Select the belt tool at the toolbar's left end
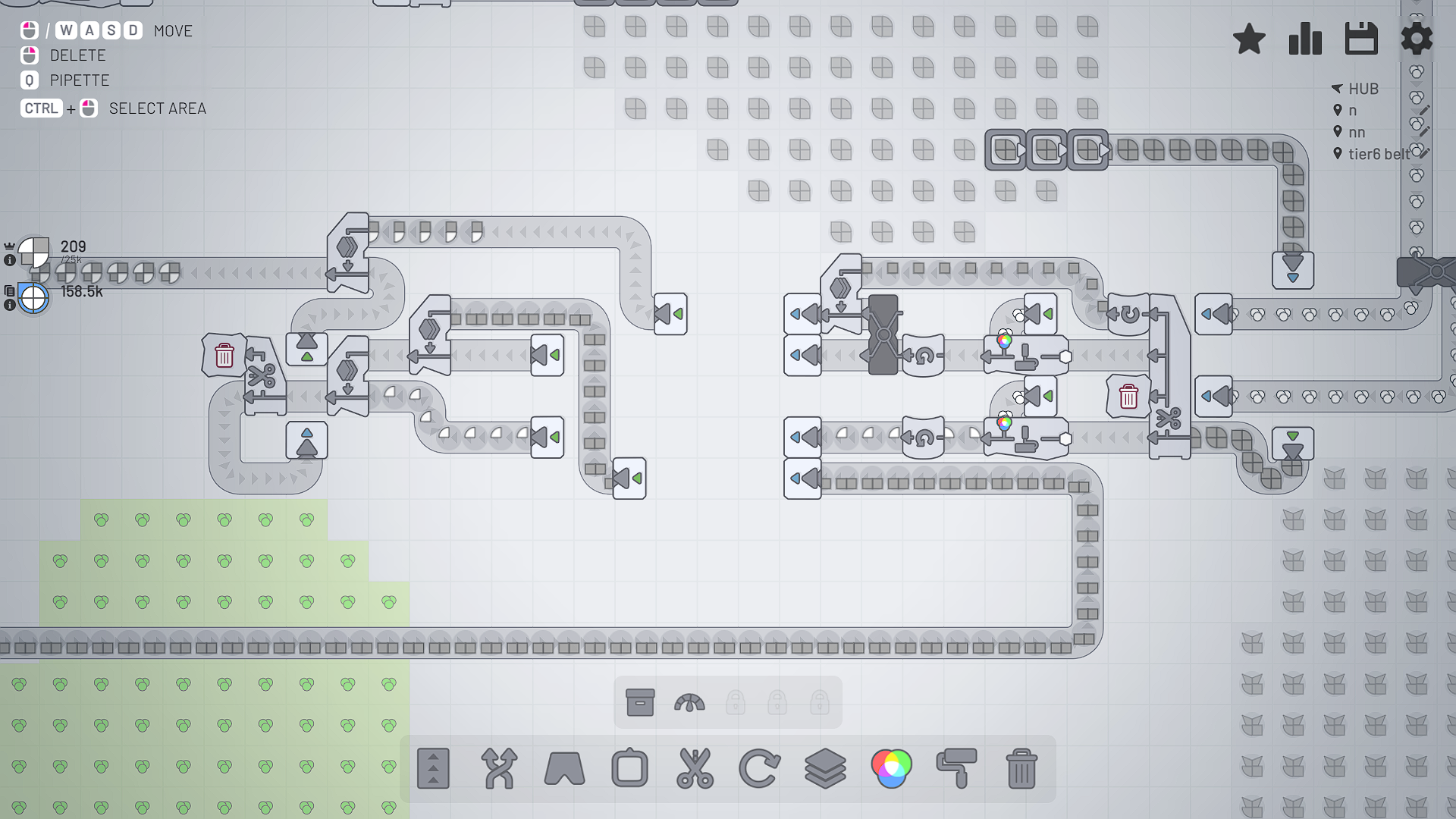The width and height of the screenshot is (1456, 819). coord(433,769)
